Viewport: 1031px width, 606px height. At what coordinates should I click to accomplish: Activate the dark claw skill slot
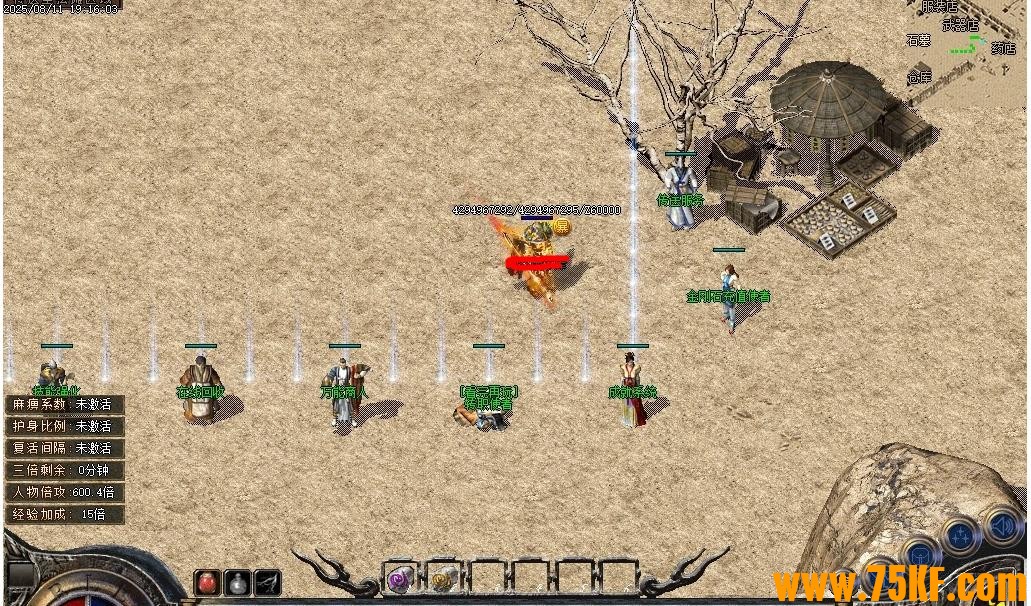[267, 582]
